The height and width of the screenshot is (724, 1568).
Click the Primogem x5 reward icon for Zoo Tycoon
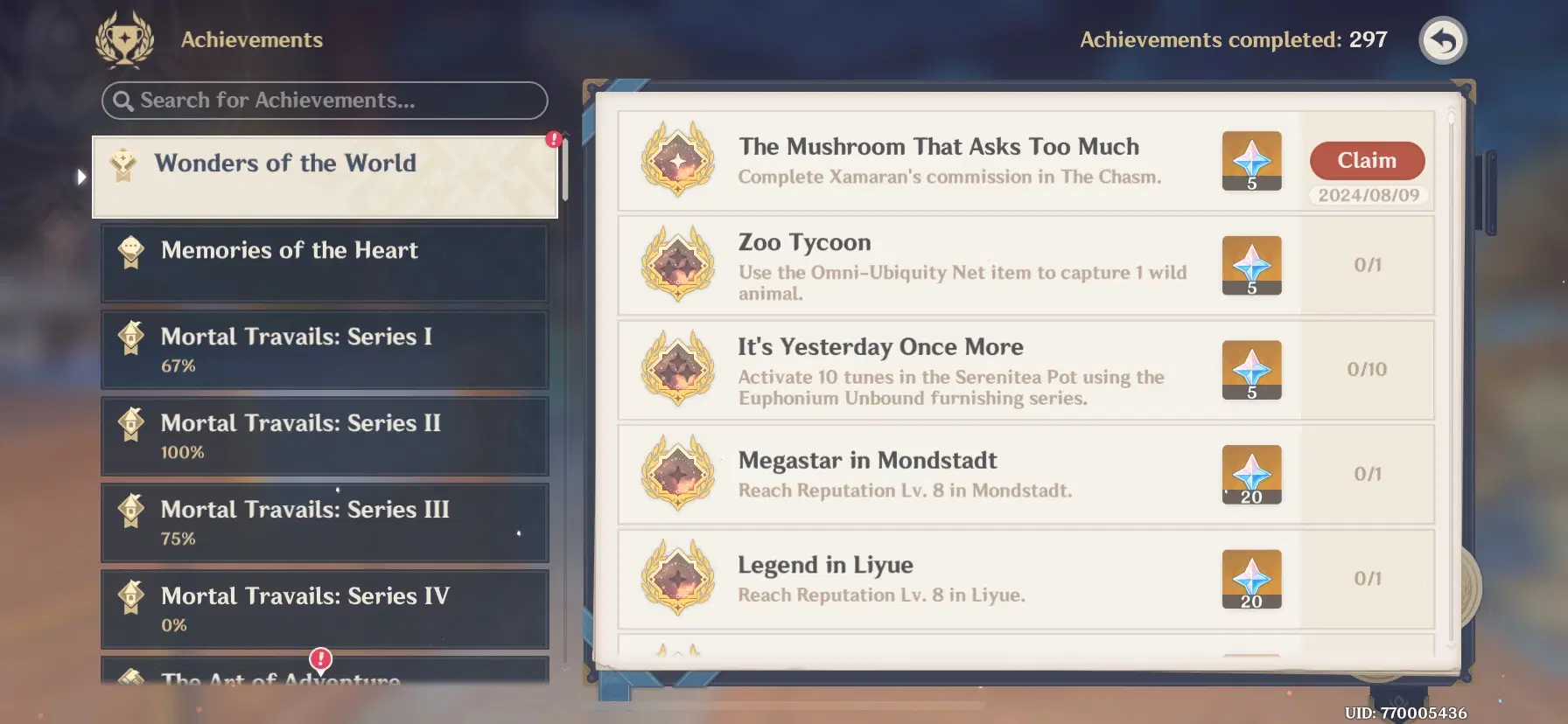[1251, 265]
